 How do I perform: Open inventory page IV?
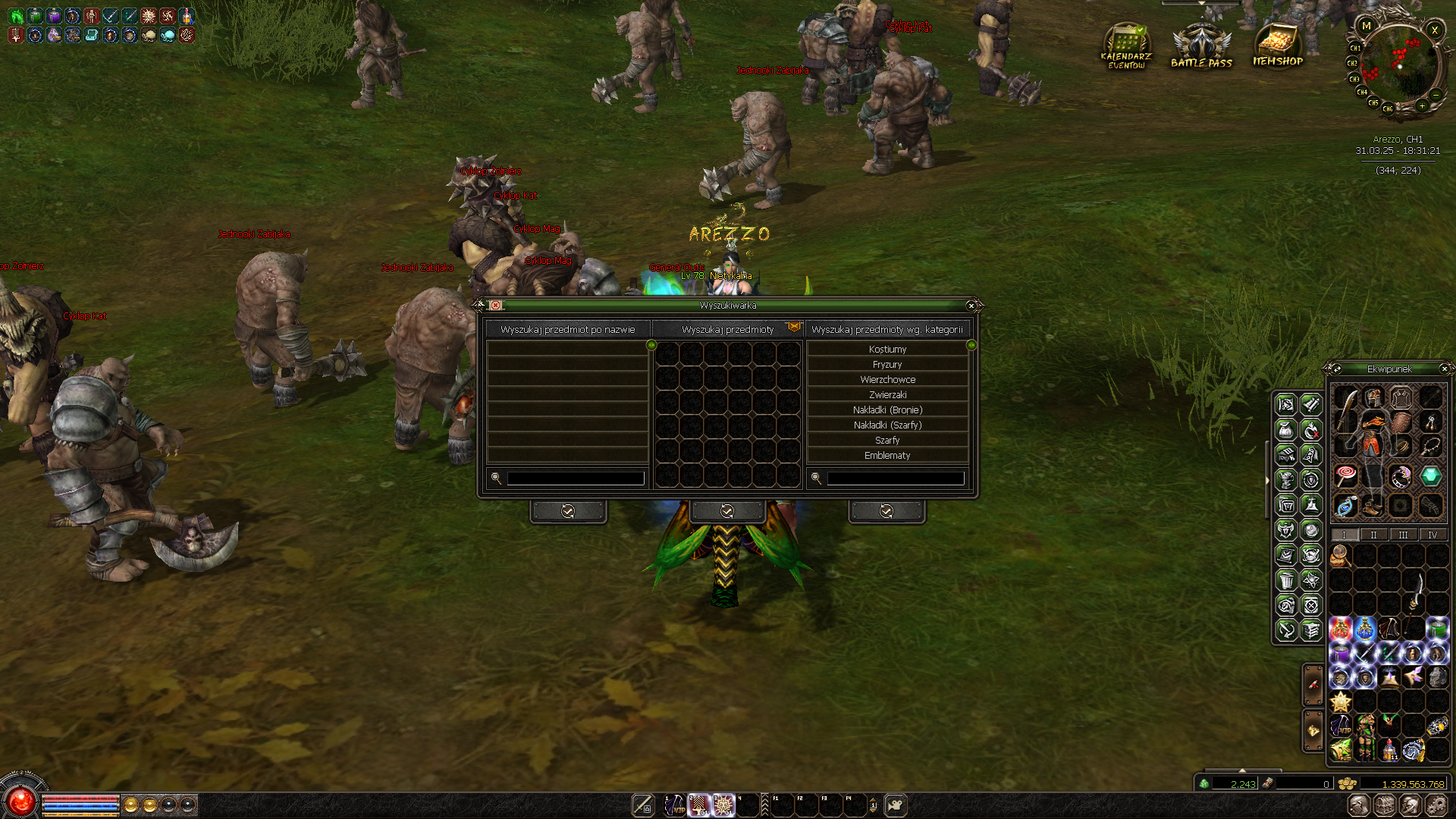(x=1432, y=535)
